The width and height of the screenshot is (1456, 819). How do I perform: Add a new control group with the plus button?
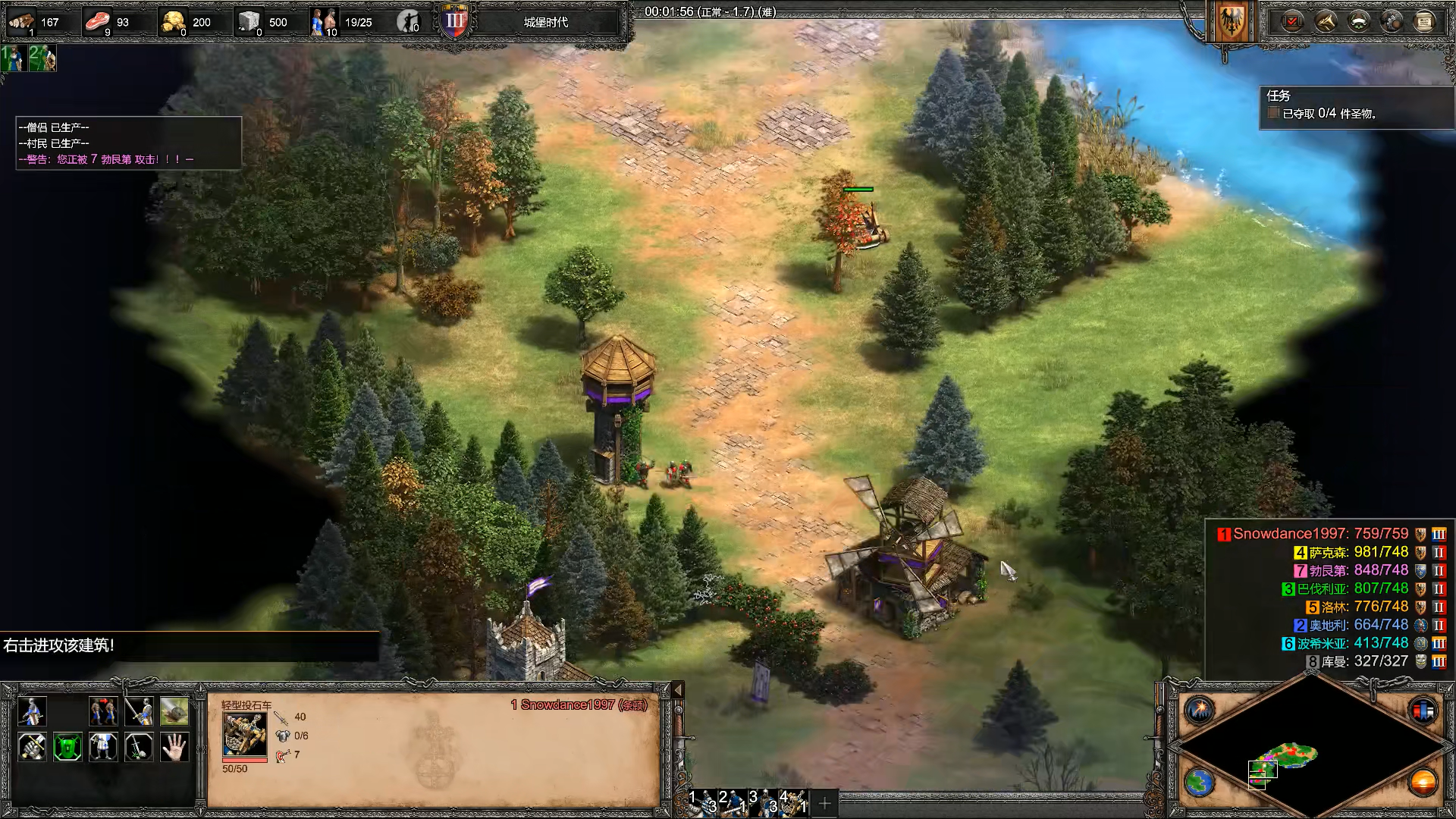click(825, 802)
